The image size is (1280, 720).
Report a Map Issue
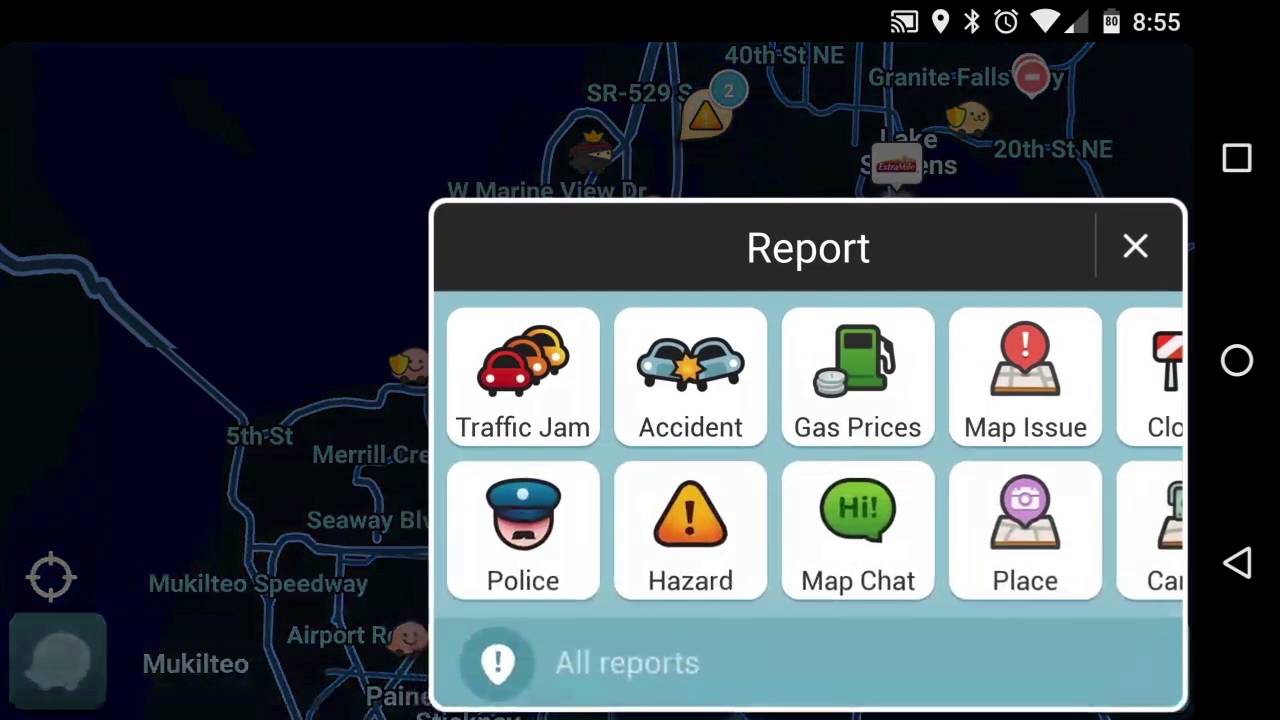pyautogui.click(x=1025, y=377)
